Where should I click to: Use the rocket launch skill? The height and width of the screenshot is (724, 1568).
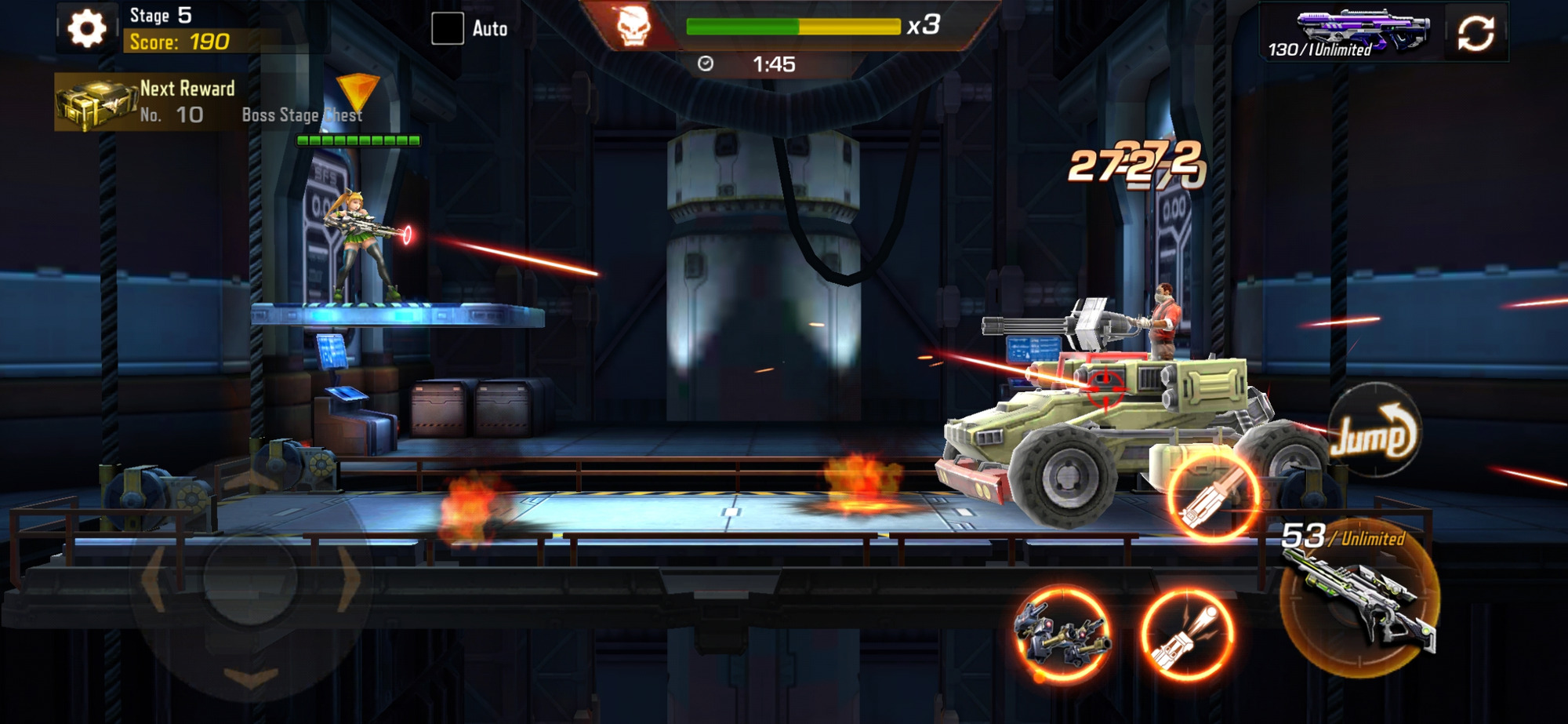[1187, 634]
